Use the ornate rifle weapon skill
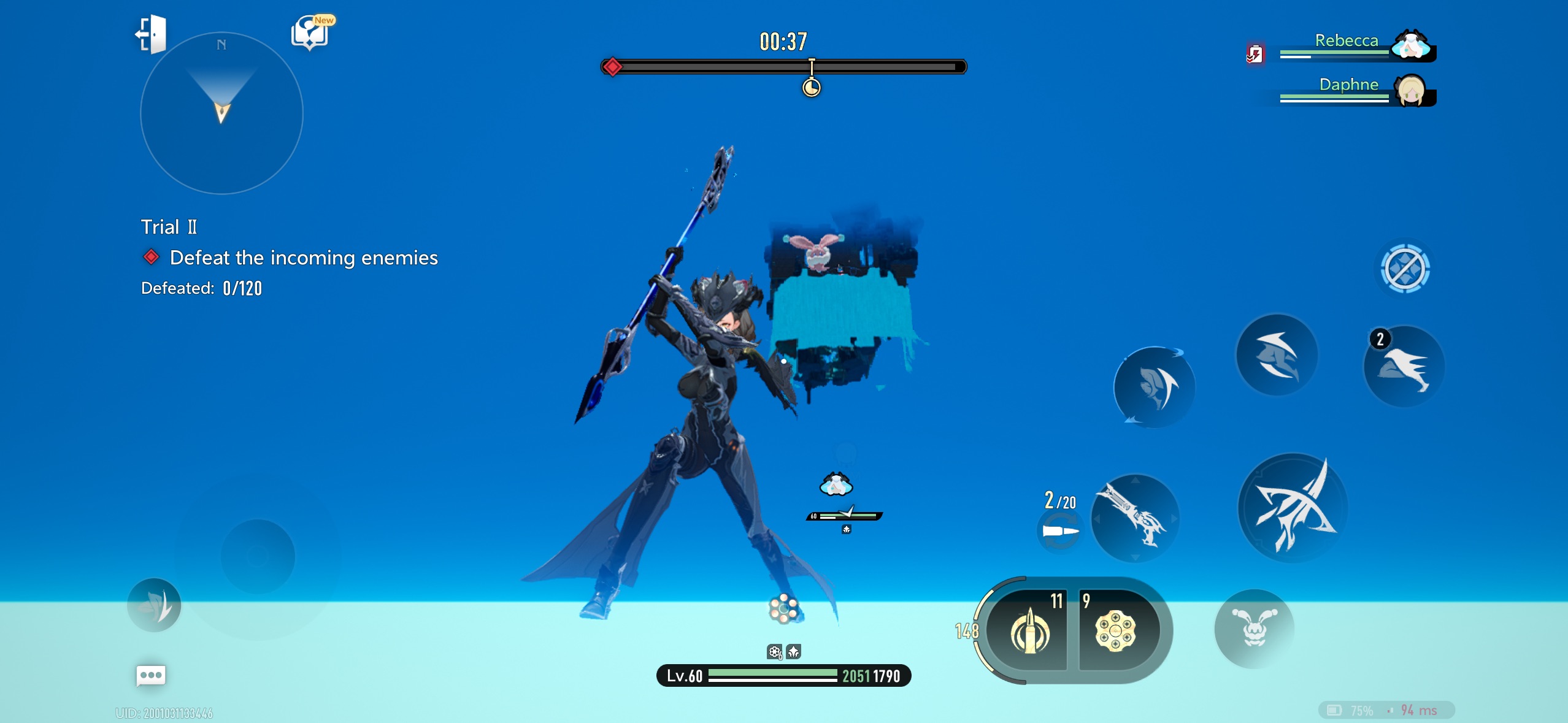Image resolution: width=1568 pixels, height=723 pixels. click(1135, 518)
